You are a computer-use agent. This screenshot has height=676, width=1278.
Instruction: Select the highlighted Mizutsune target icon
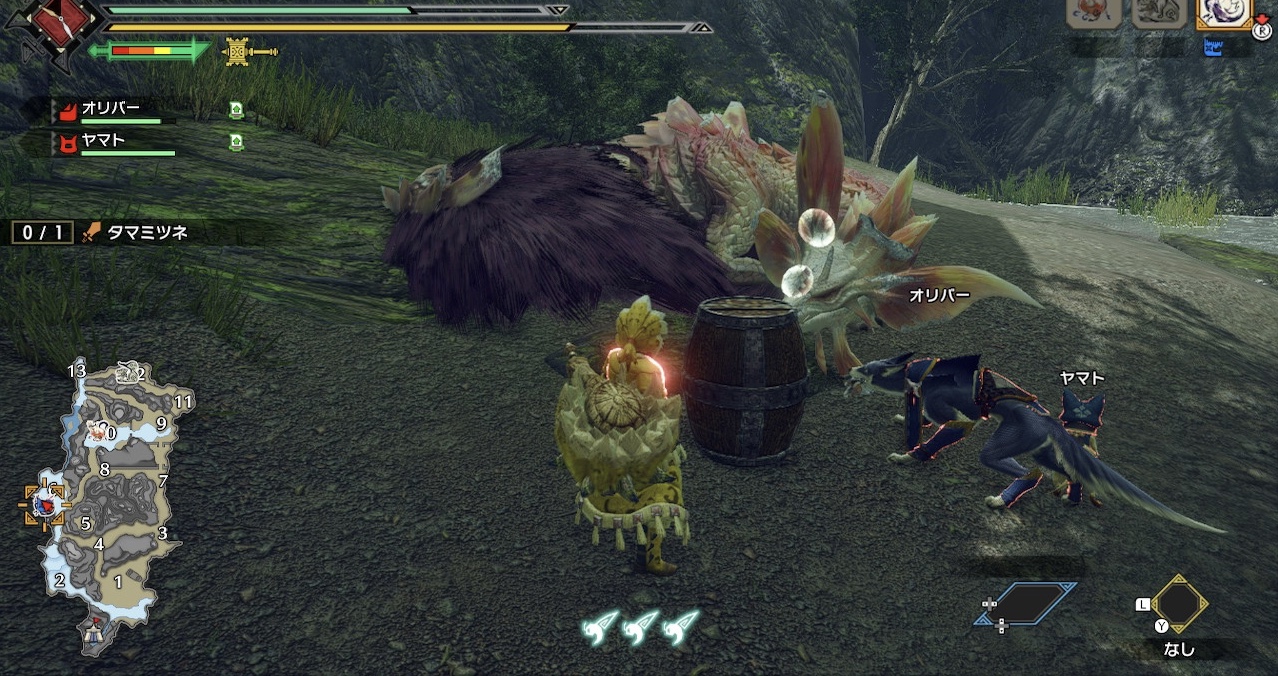click(x=1224, y=13)
